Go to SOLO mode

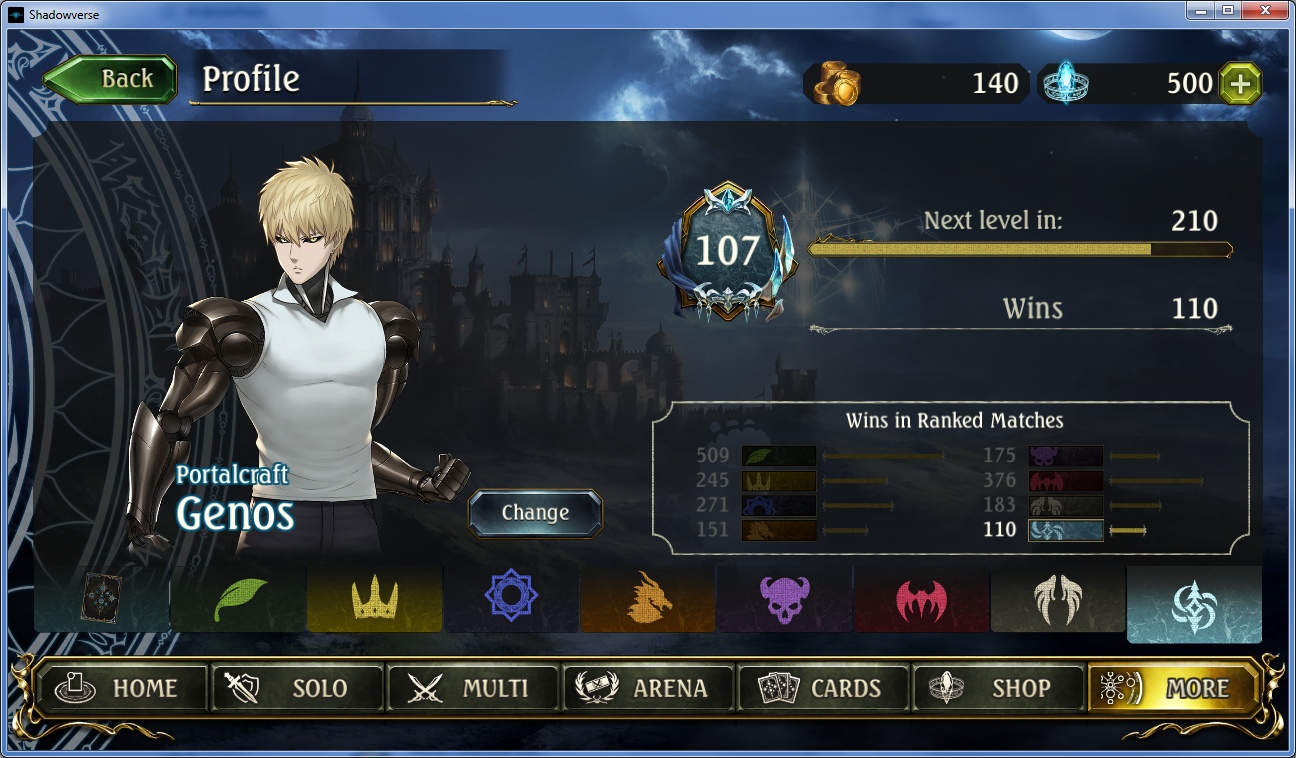point(297,688)
